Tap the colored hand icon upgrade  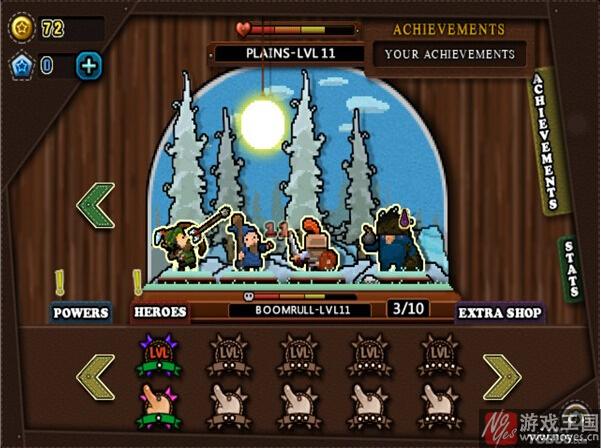tap(157, 402)
